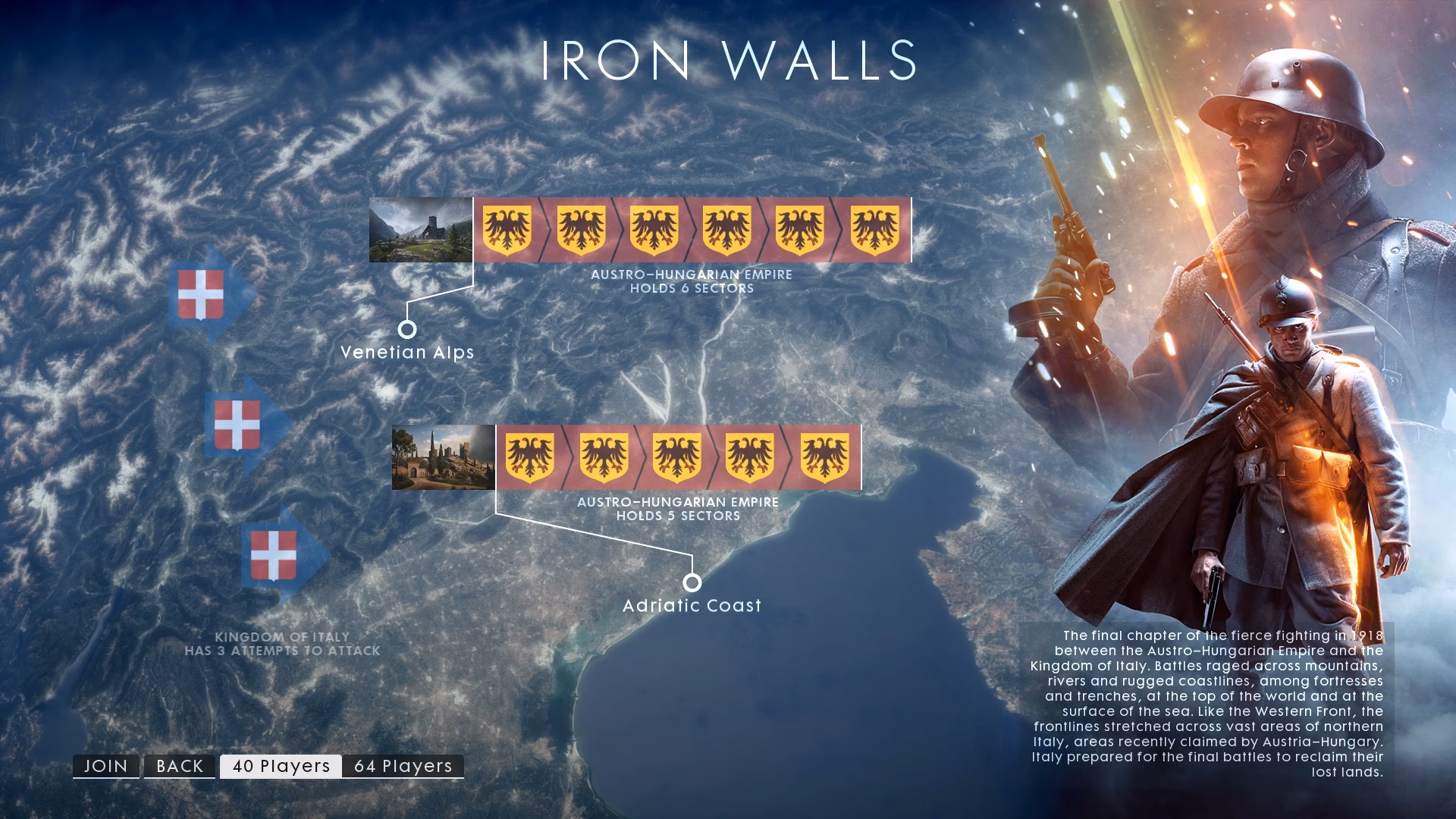Select the third eagle sector shield for Venetian Alps

pyautogui.click(x=653, y=230)
